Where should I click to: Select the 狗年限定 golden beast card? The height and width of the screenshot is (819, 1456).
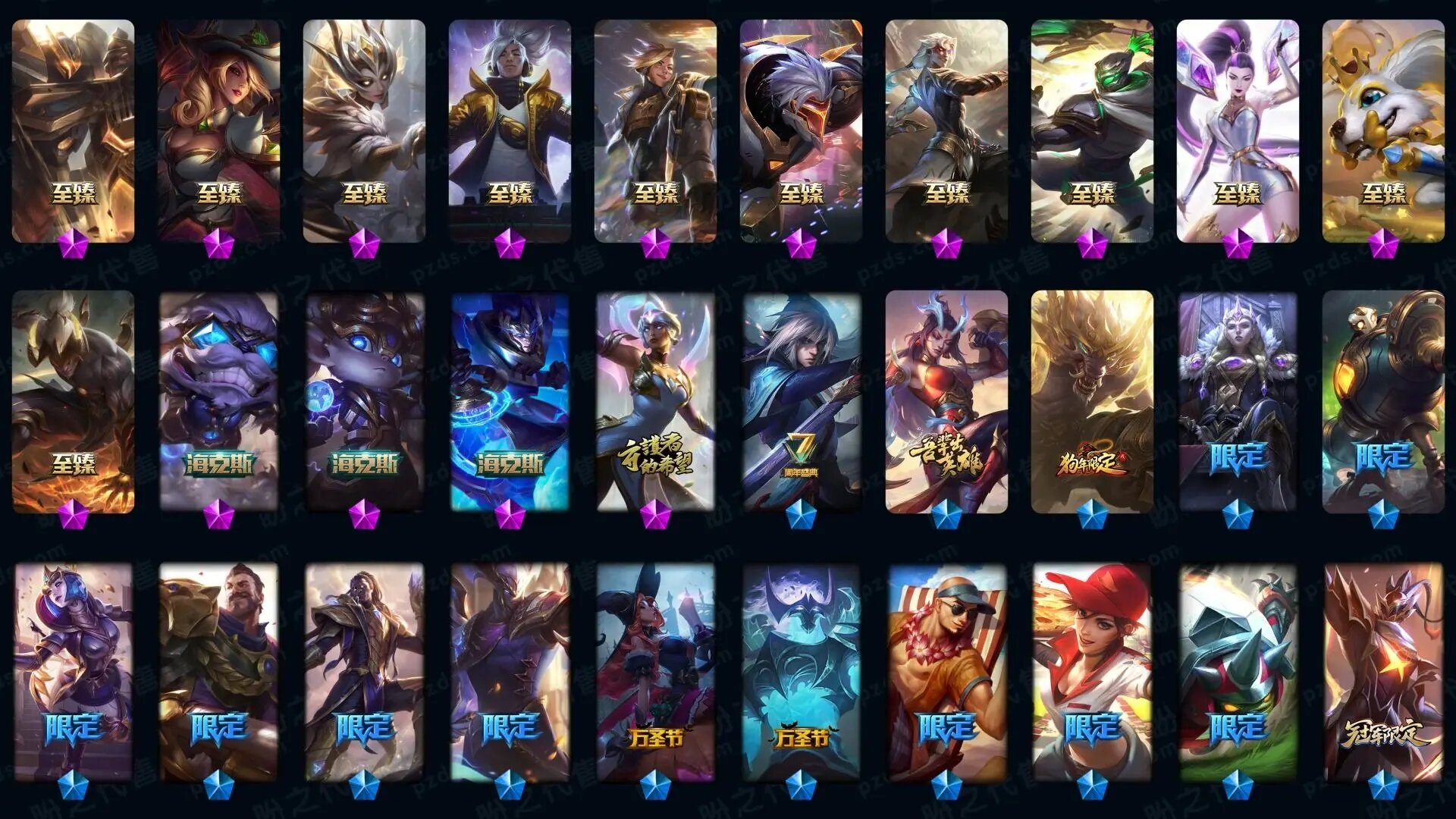[x=1092, y=402]
